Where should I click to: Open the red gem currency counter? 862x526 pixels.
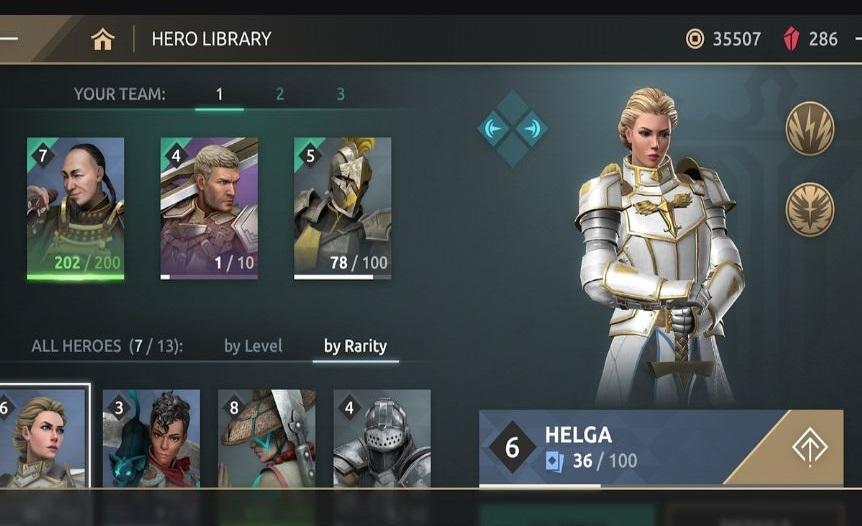click(x=811, y=39)
